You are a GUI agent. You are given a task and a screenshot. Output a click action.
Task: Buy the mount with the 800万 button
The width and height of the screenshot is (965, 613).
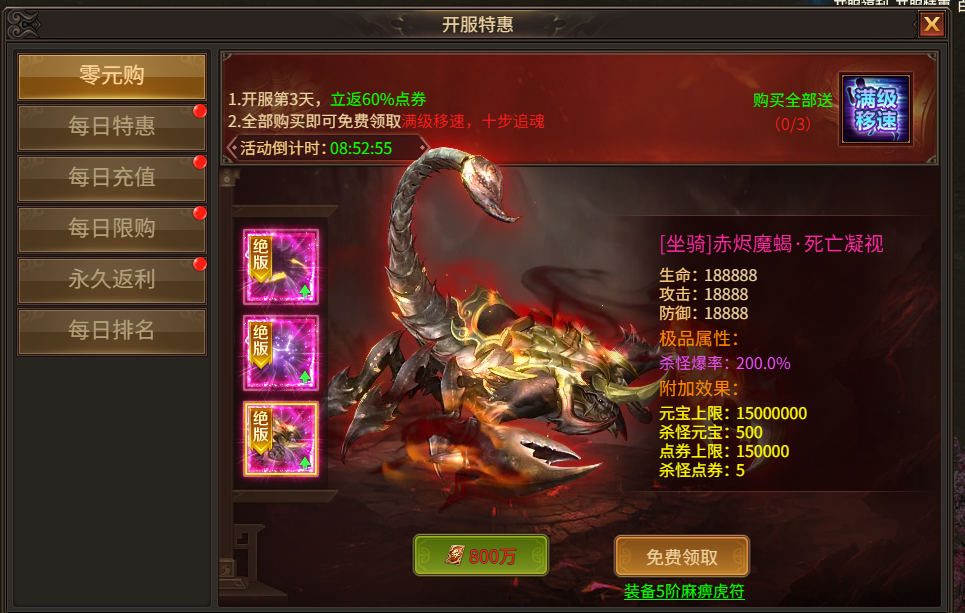coord(481,556)
